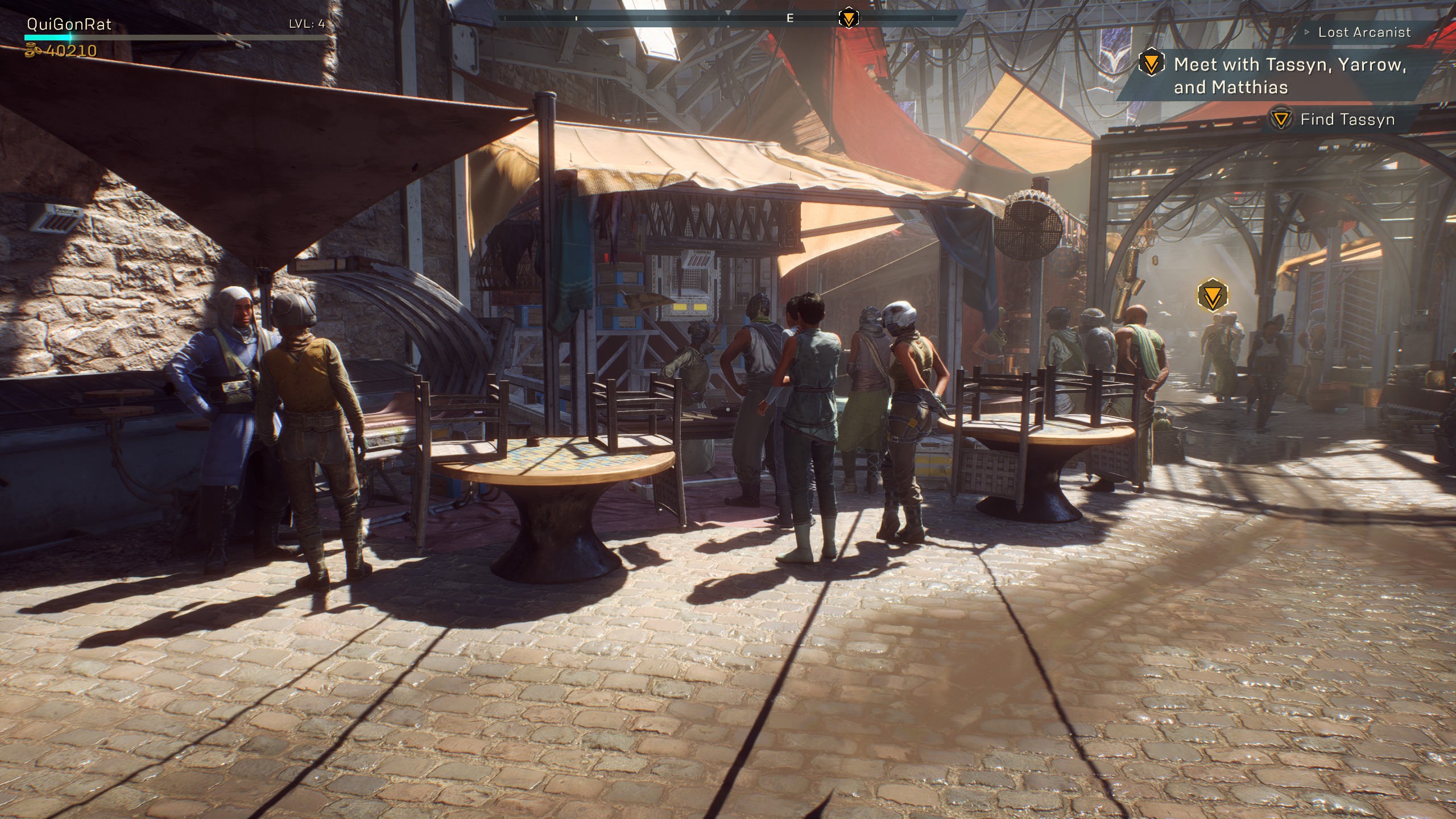
Task: Click the floating waypoint marker in the market
Action: pos(1212,295)
